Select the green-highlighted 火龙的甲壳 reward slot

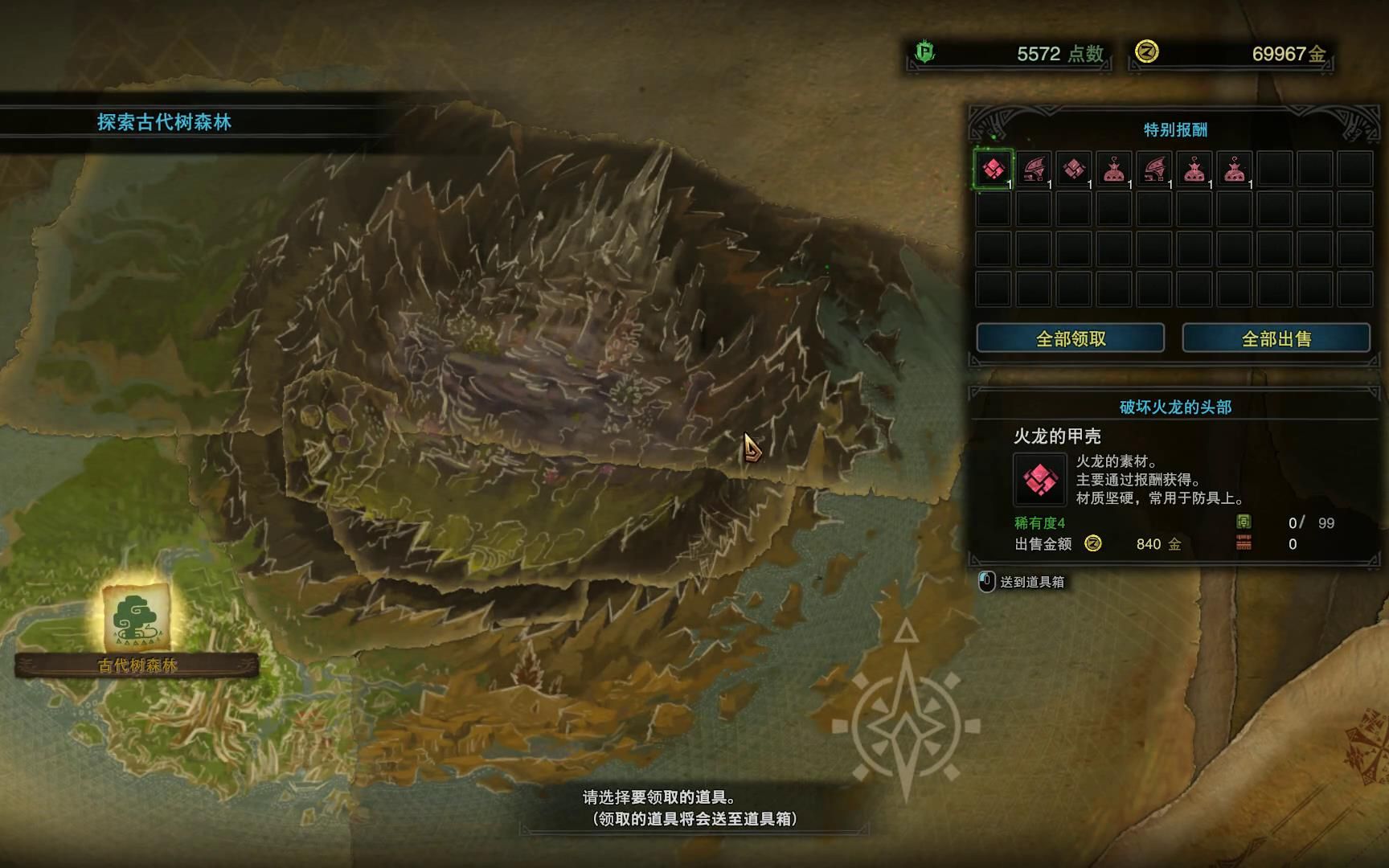tap(994, 170)
